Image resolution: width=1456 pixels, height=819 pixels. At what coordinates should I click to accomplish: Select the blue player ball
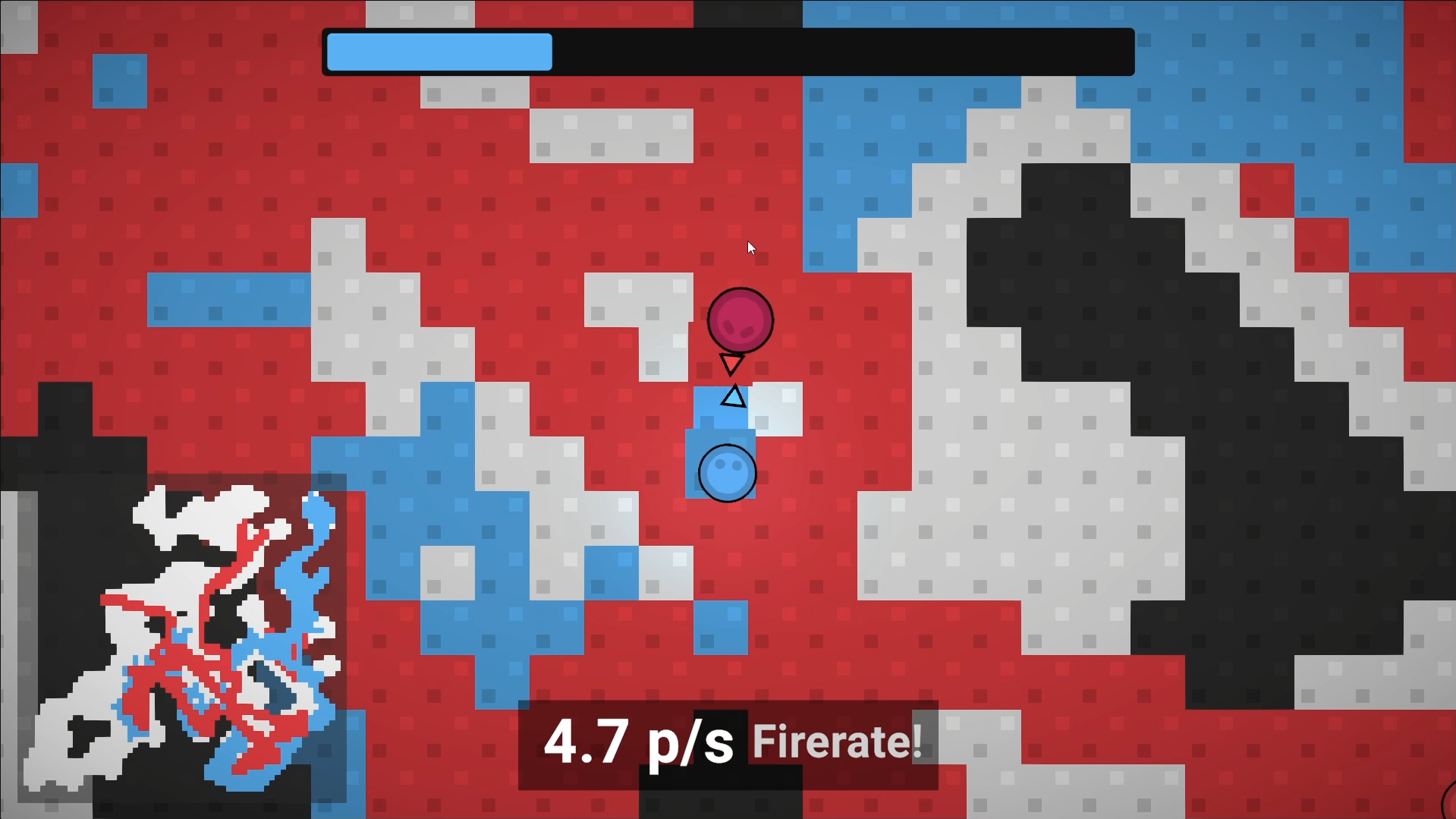point(727,473)
